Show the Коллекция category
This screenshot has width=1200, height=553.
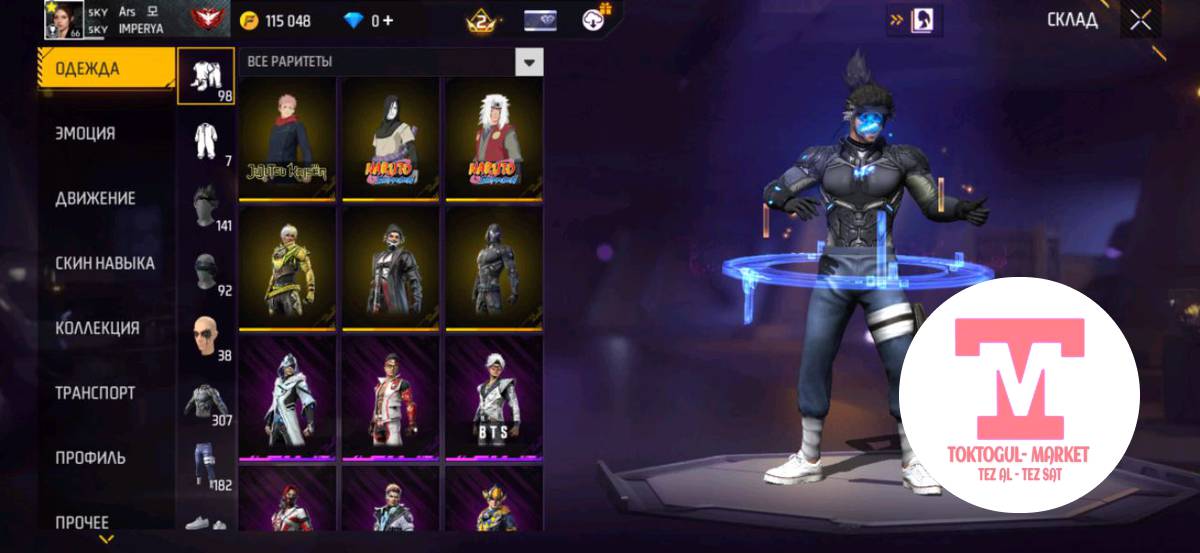97,329
